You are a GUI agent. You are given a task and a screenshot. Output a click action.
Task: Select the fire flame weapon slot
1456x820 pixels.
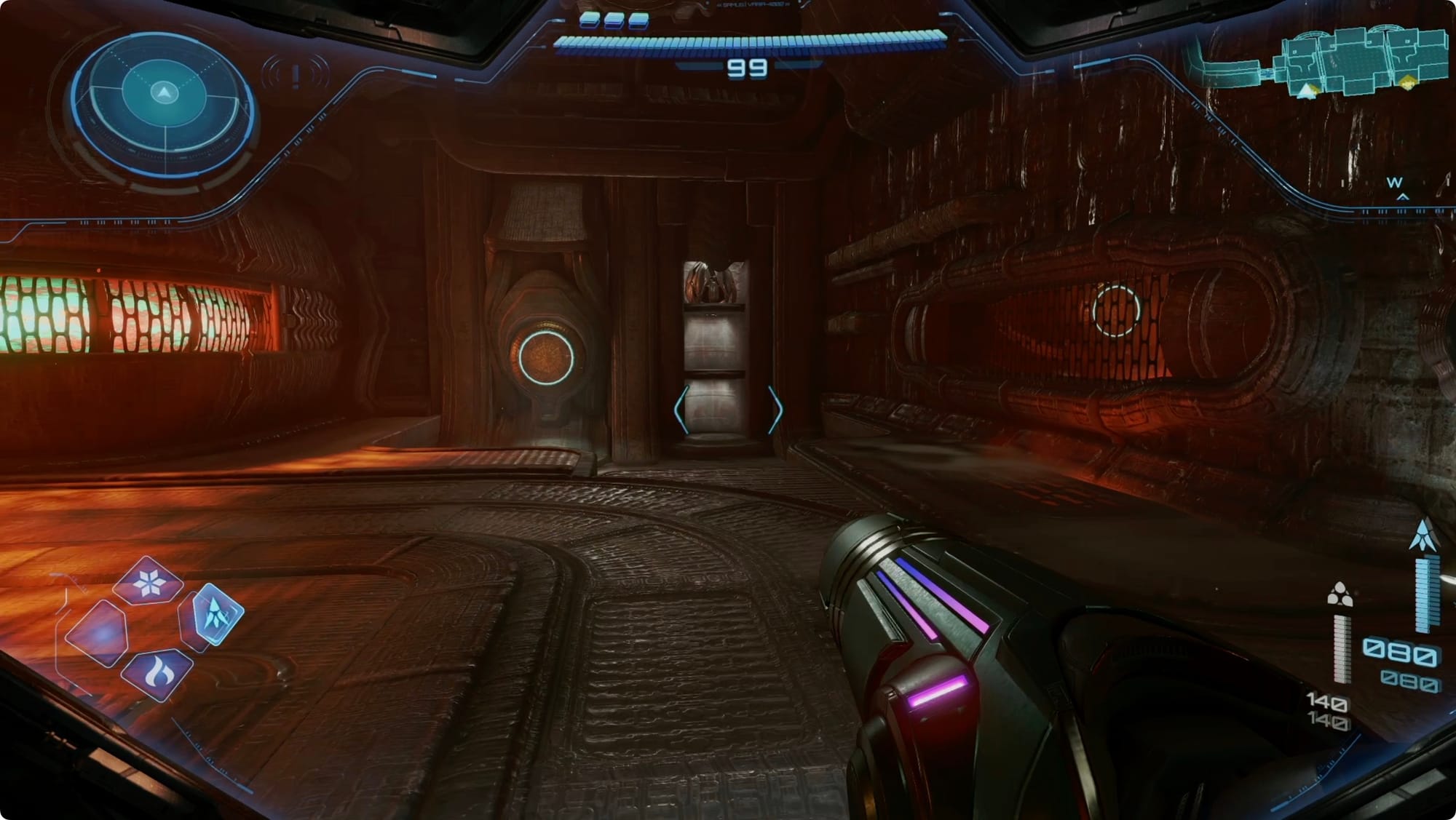tap(157, 674)
